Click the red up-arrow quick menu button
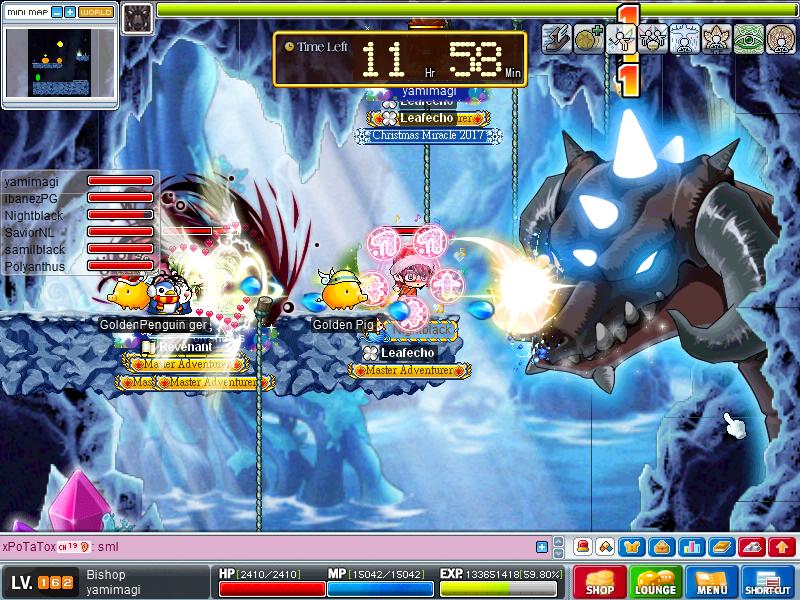Image resolution: width=800 pixels, height=600 pixels. pyautogui.click(x=783, y=547)
